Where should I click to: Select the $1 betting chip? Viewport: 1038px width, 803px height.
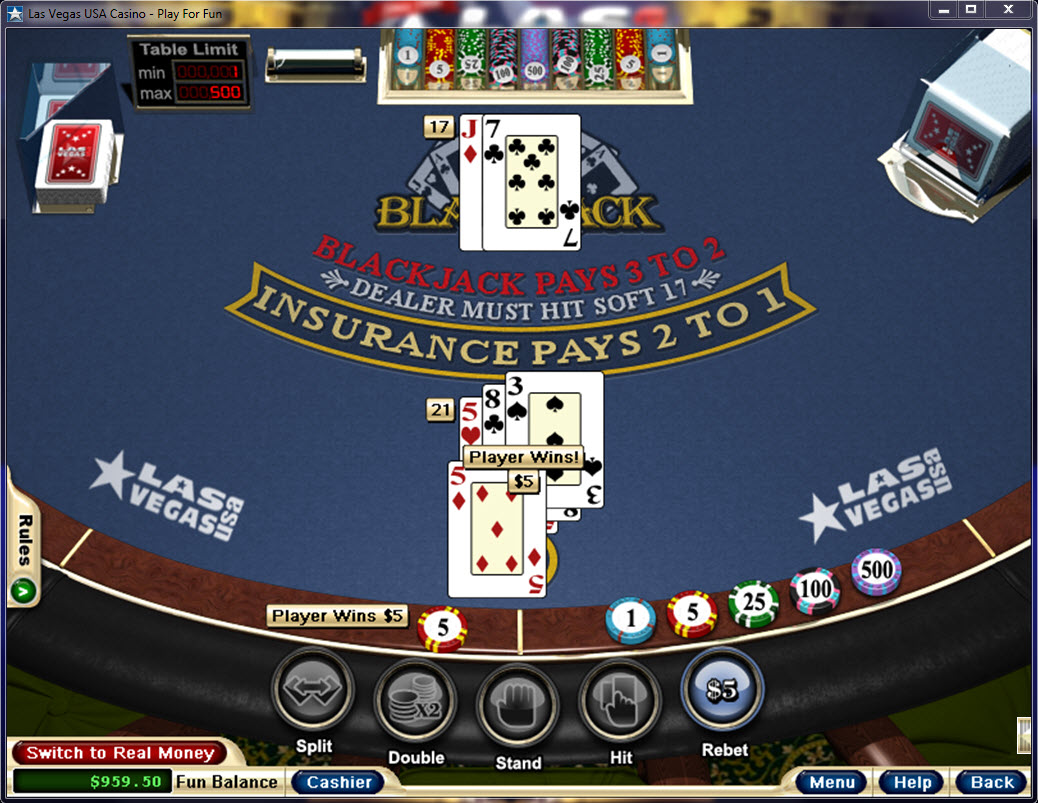coord(630,620)
